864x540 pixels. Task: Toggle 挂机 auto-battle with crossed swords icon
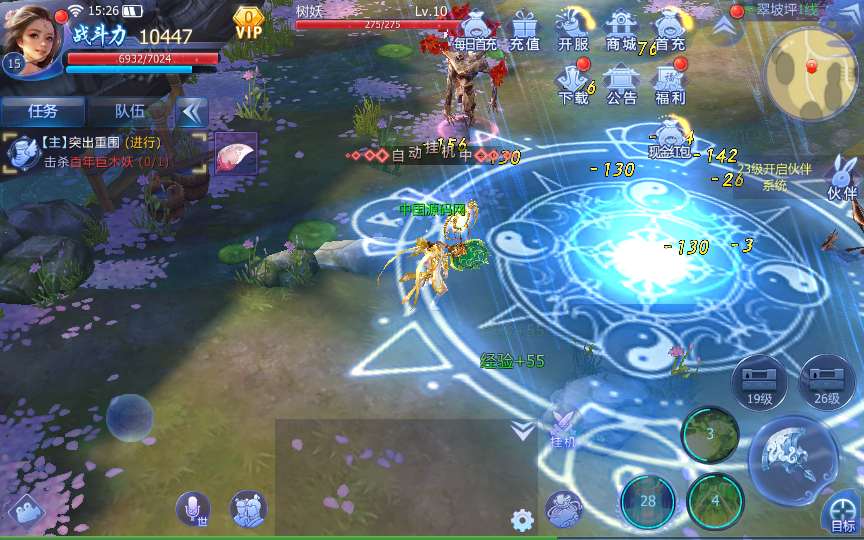click(562, 427)
